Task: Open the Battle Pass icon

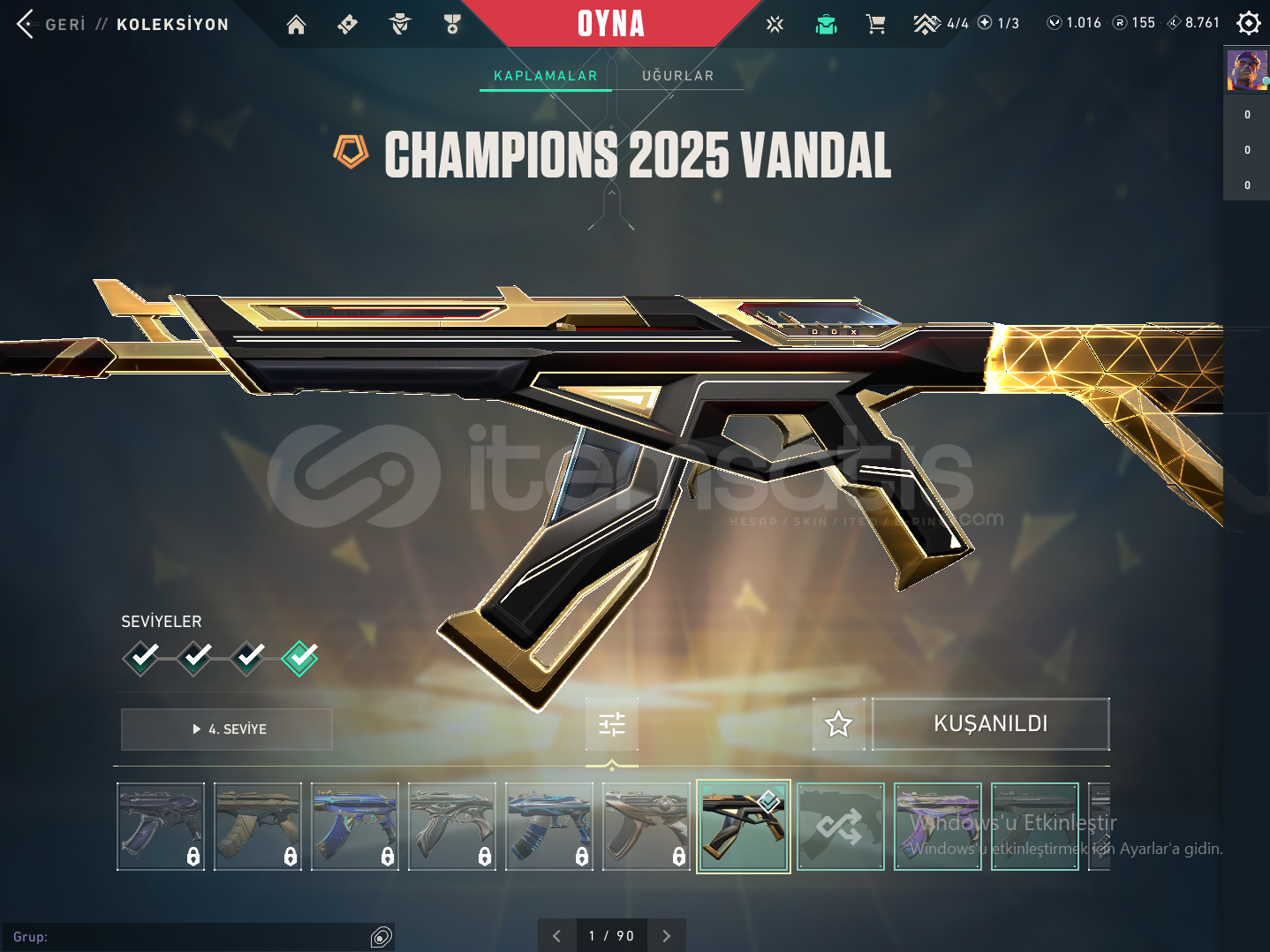Action: pyautogui.click(x=347, y=24)
